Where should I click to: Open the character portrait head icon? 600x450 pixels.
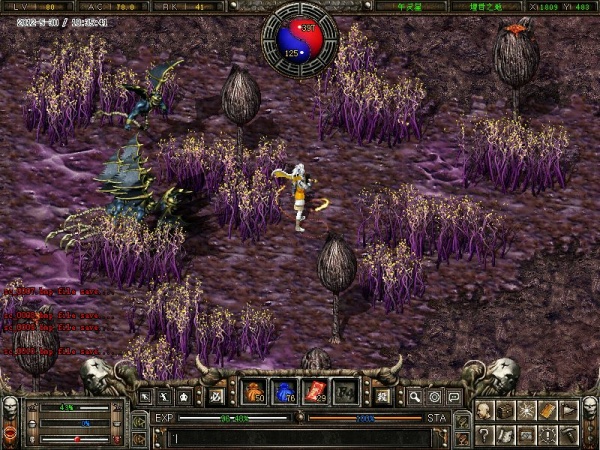[x=485, y=411]
